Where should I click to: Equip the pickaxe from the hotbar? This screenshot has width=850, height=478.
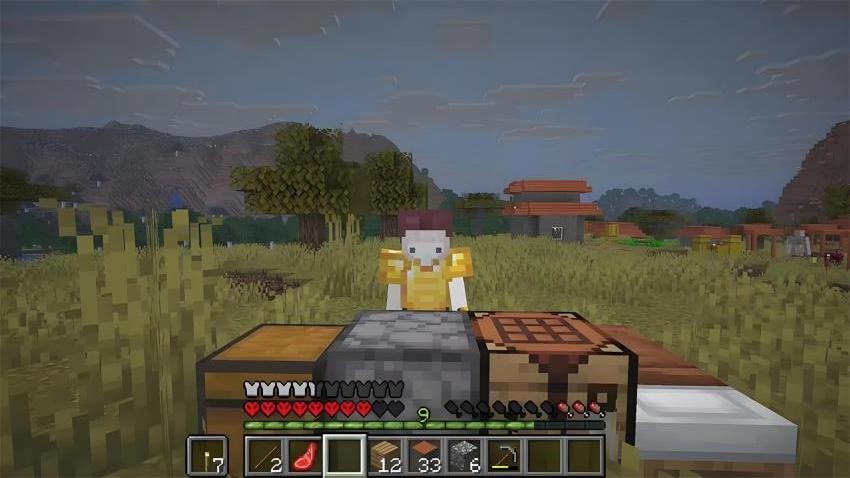(504, 456)
